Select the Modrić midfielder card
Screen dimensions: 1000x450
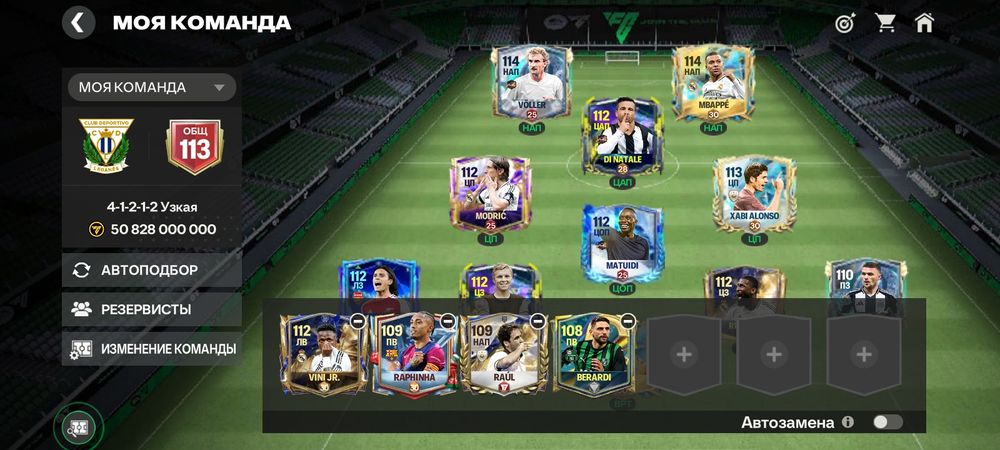click(490, 193)
